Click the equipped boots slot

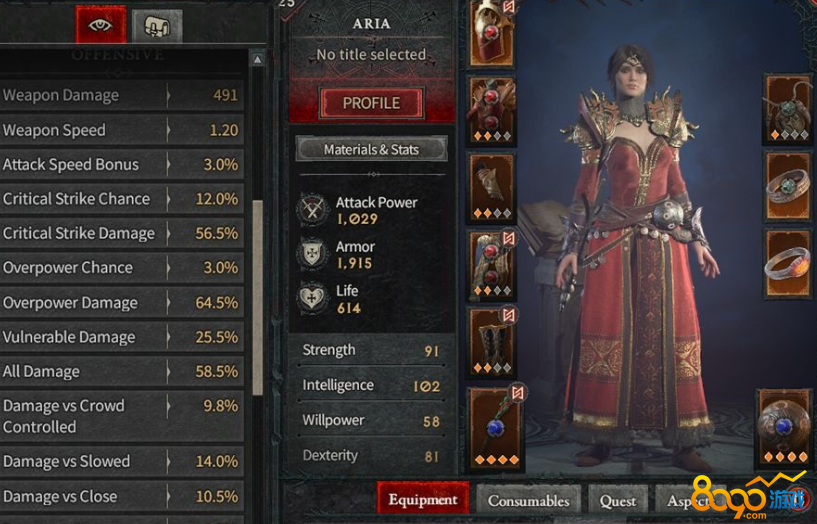click(491, 342)
